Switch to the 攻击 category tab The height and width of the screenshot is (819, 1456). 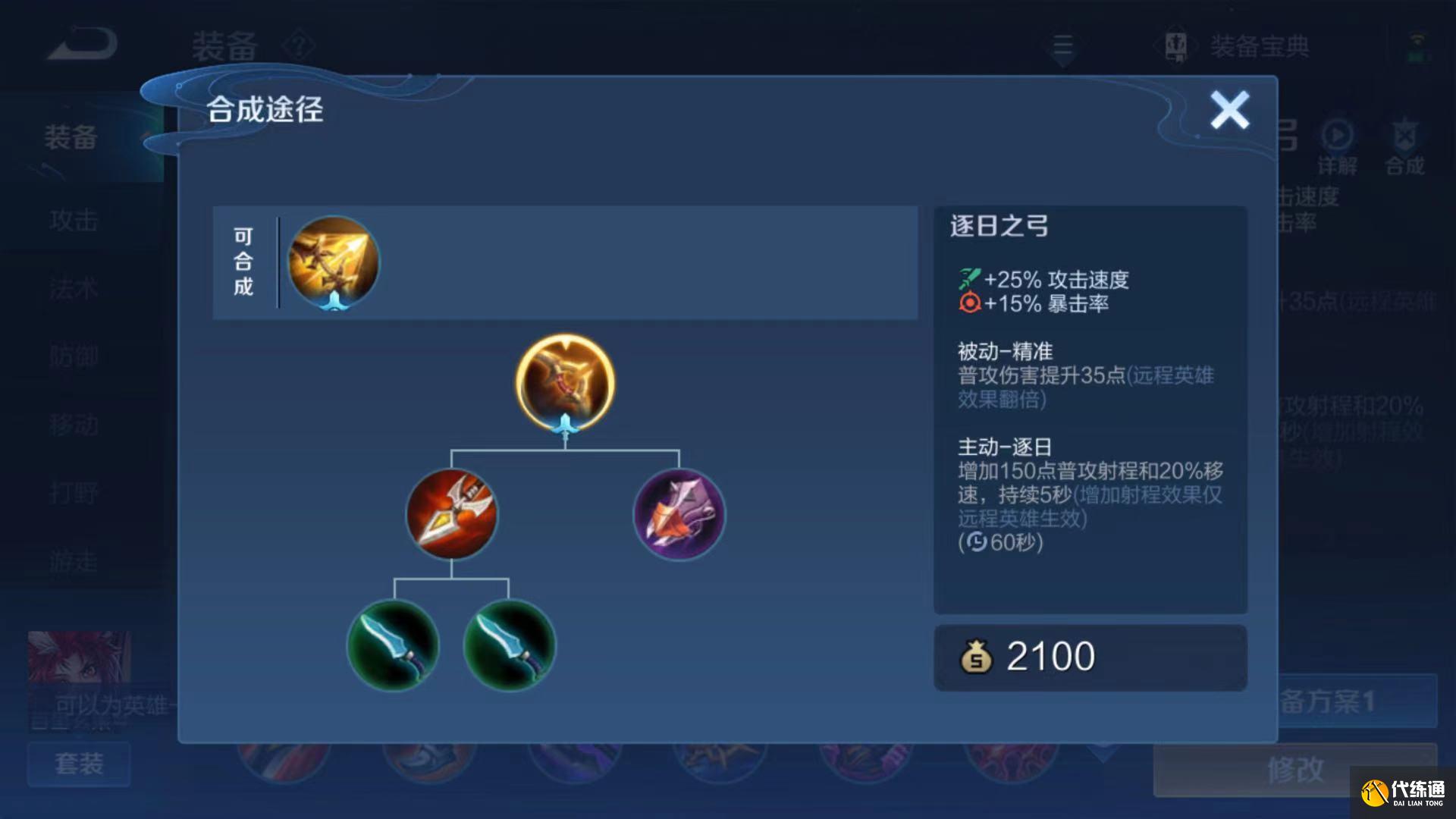point(76,221)
